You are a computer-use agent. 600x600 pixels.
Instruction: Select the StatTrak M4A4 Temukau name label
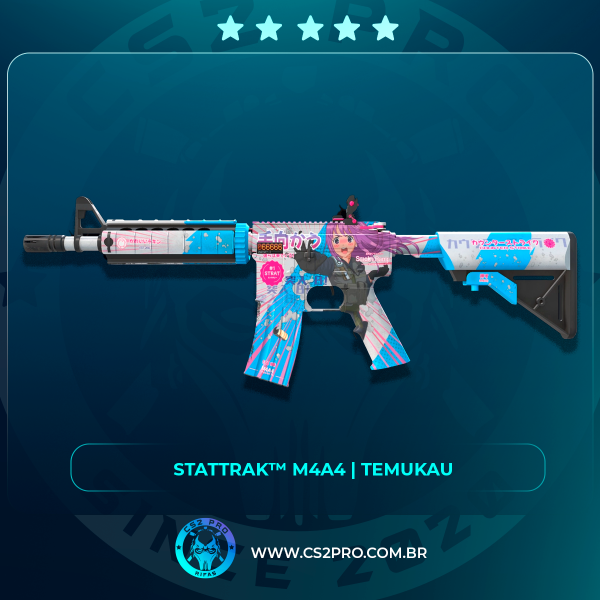[x=308, y=467]
